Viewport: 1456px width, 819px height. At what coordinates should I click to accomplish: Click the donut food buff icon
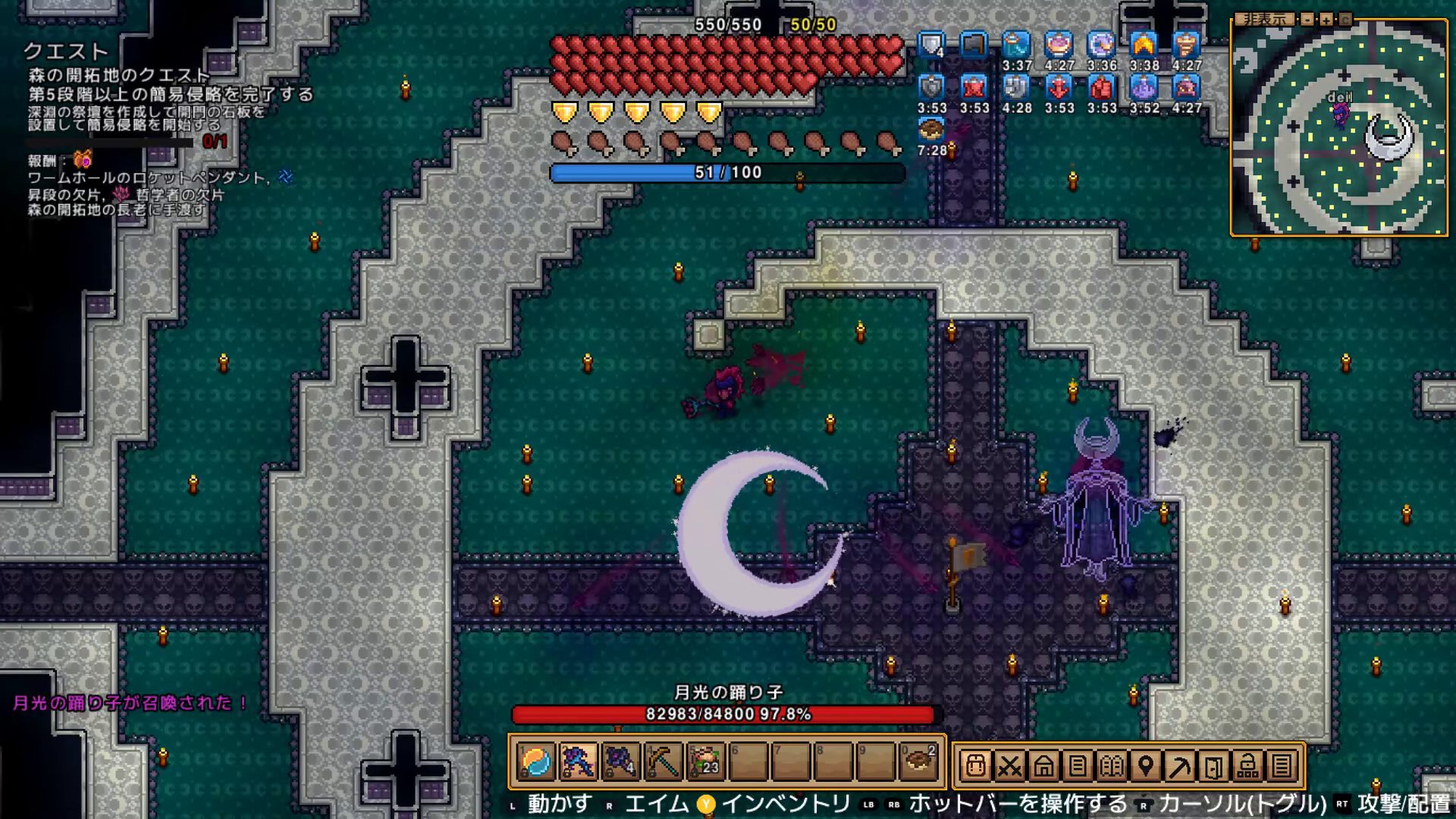point(931,130)
